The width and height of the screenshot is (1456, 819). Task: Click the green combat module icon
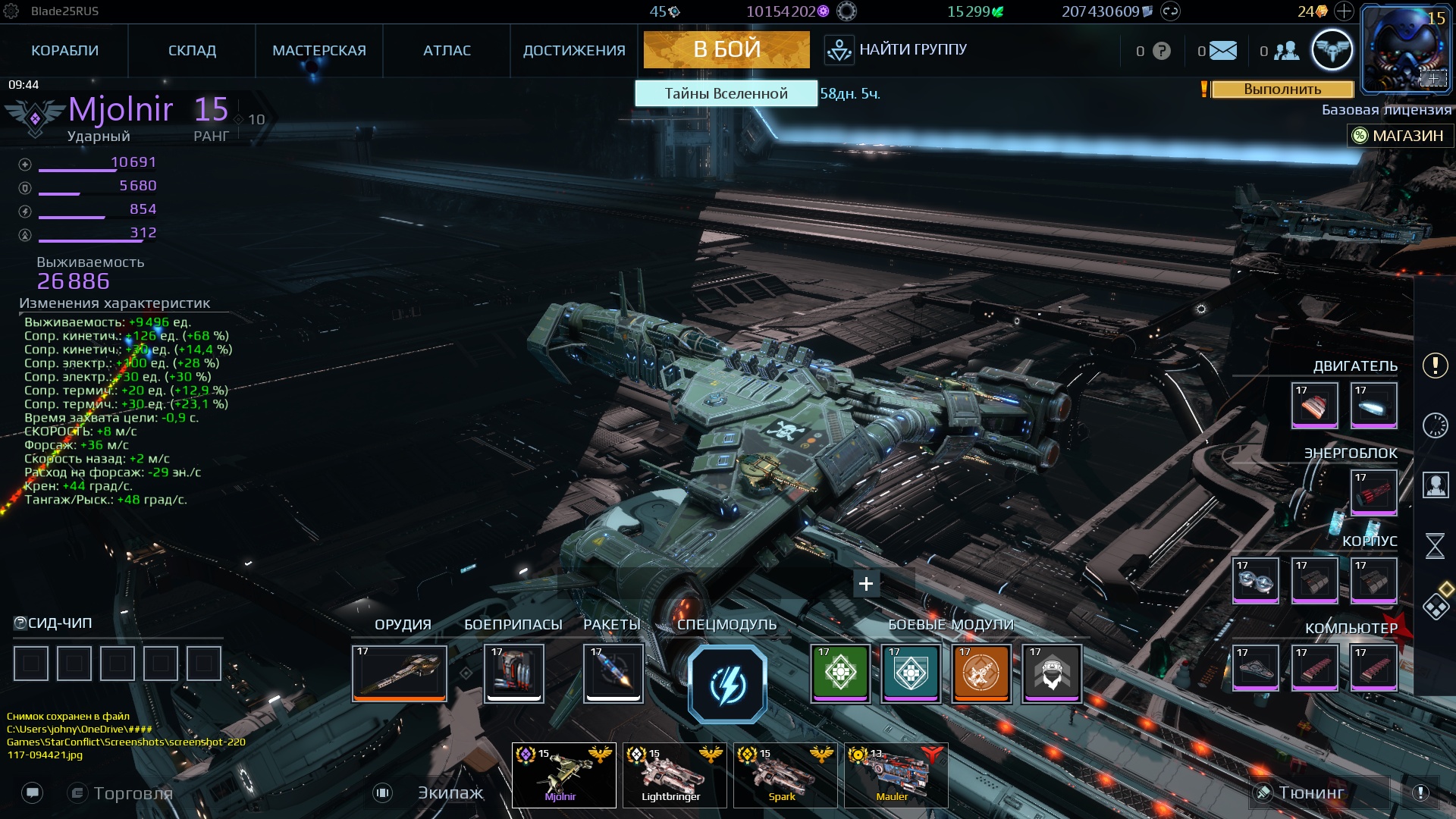coord(840,673)
